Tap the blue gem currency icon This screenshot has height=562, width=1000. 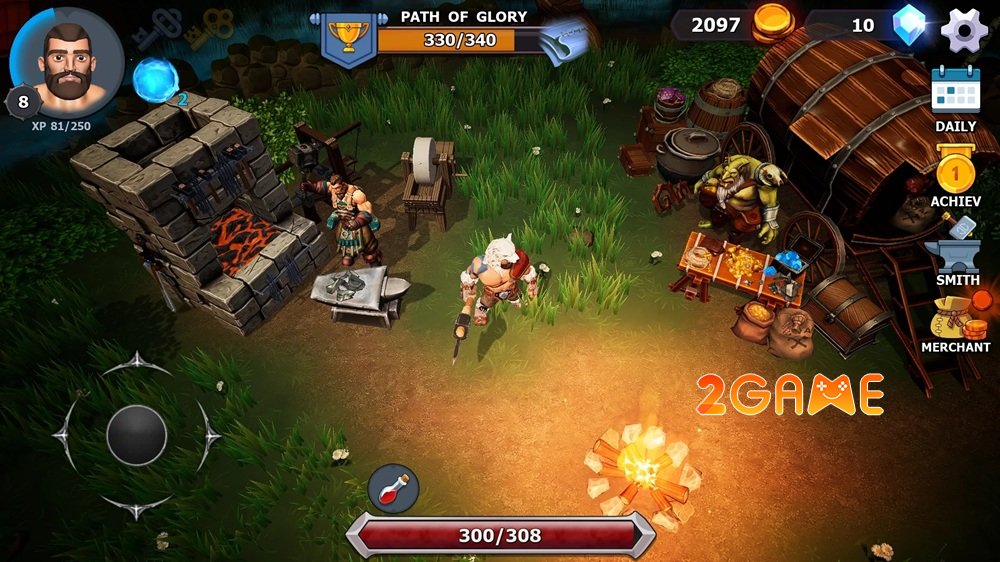click(910, 24)
